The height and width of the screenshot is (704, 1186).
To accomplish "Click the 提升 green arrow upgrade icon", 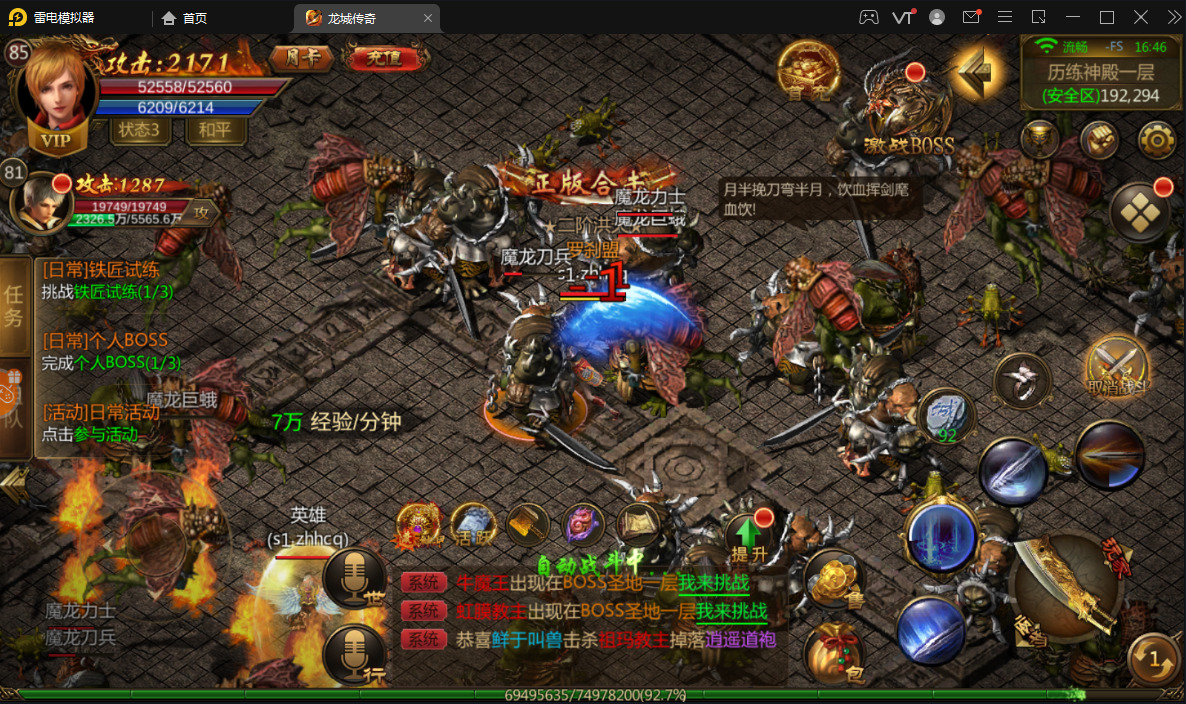I will click(x=747, y=536).
